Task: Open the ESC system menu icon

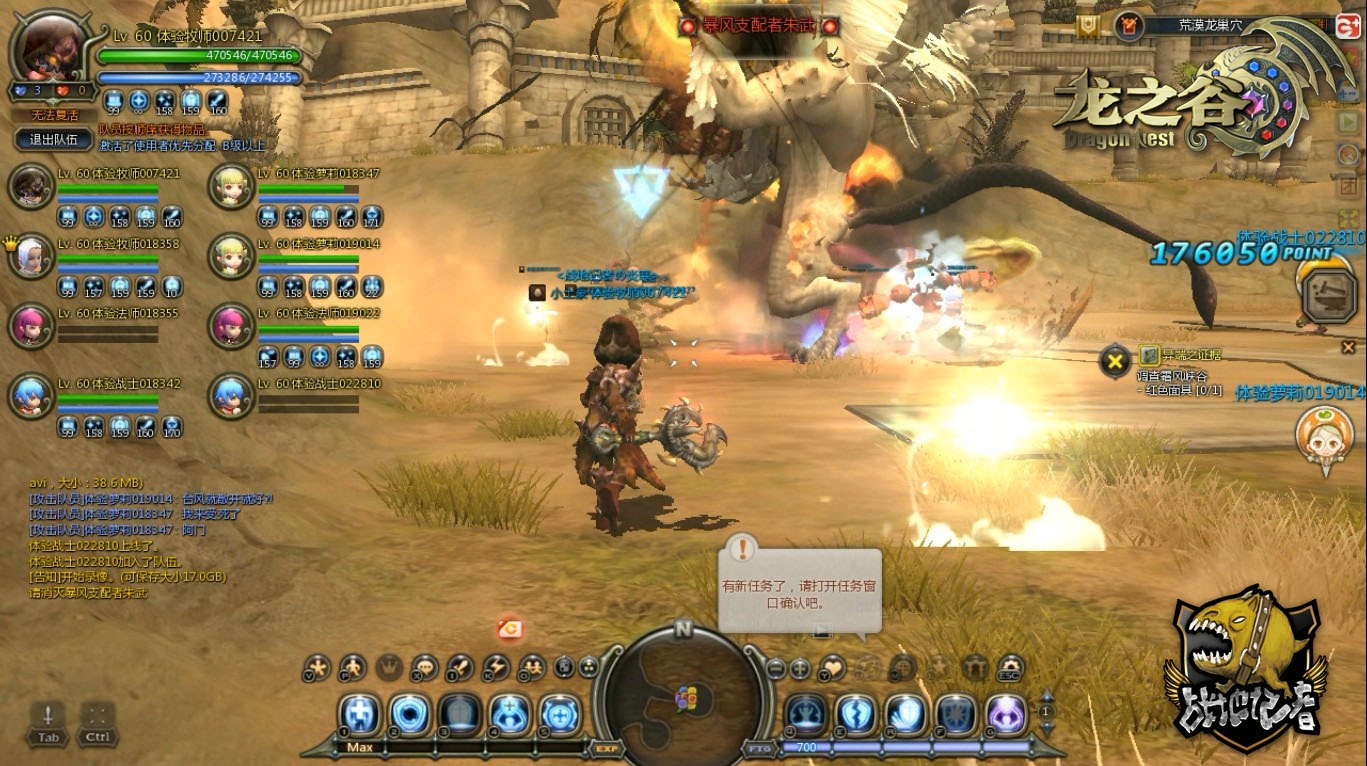Action: point(1010,667)
